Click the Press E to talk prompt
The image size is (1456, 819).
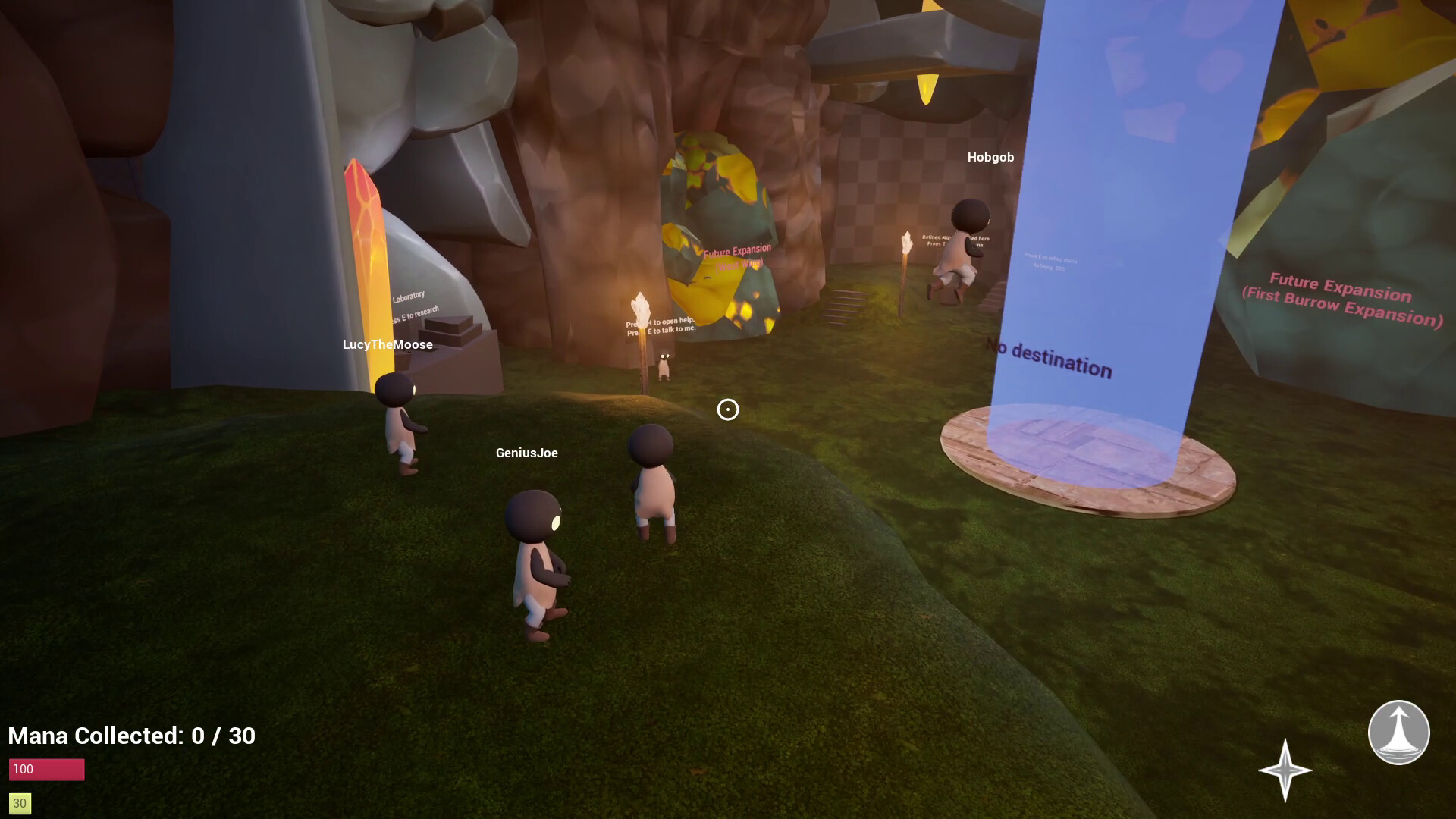point(661,330)
